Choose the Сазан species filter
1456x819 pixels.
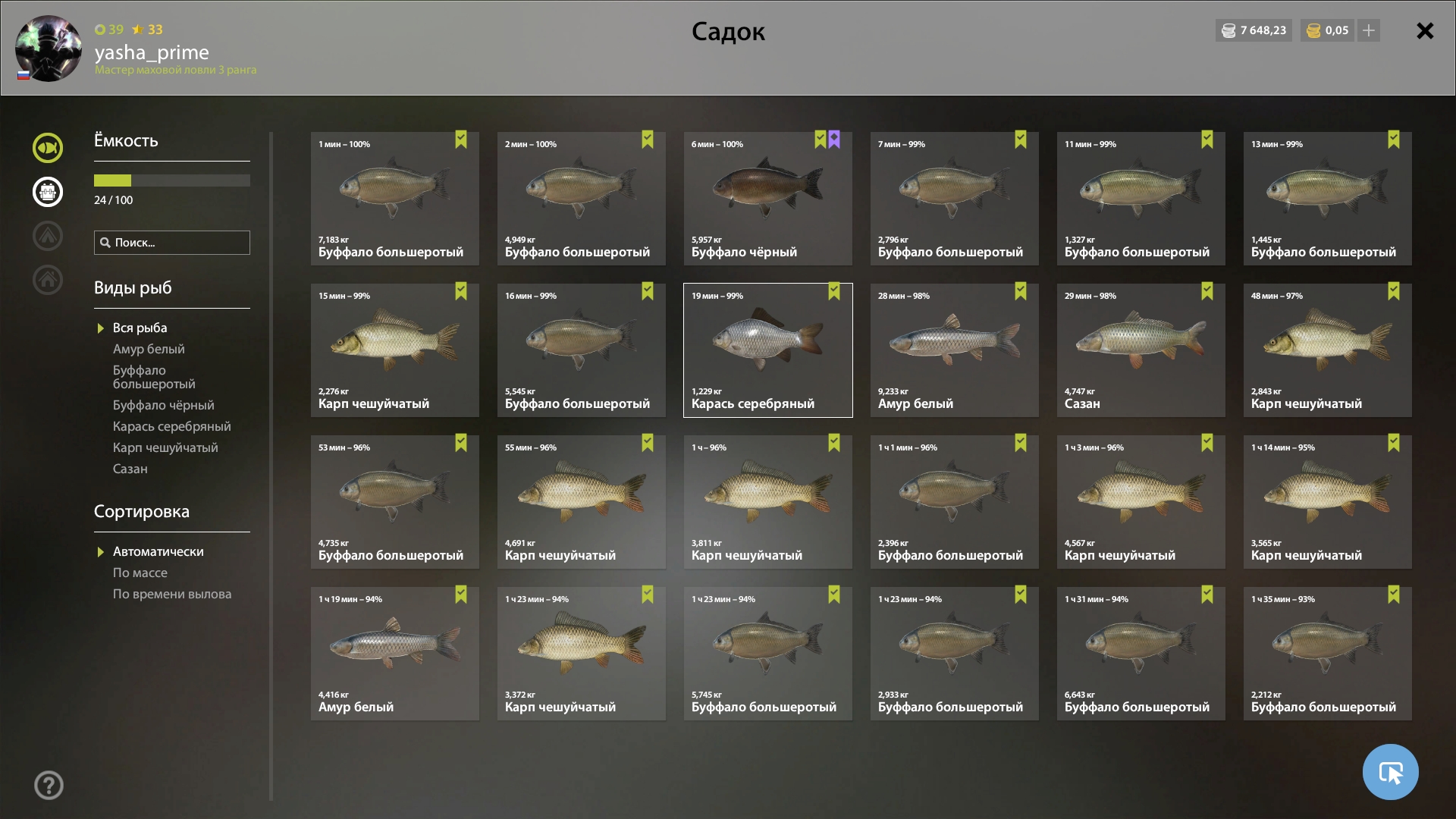[130, 469]
